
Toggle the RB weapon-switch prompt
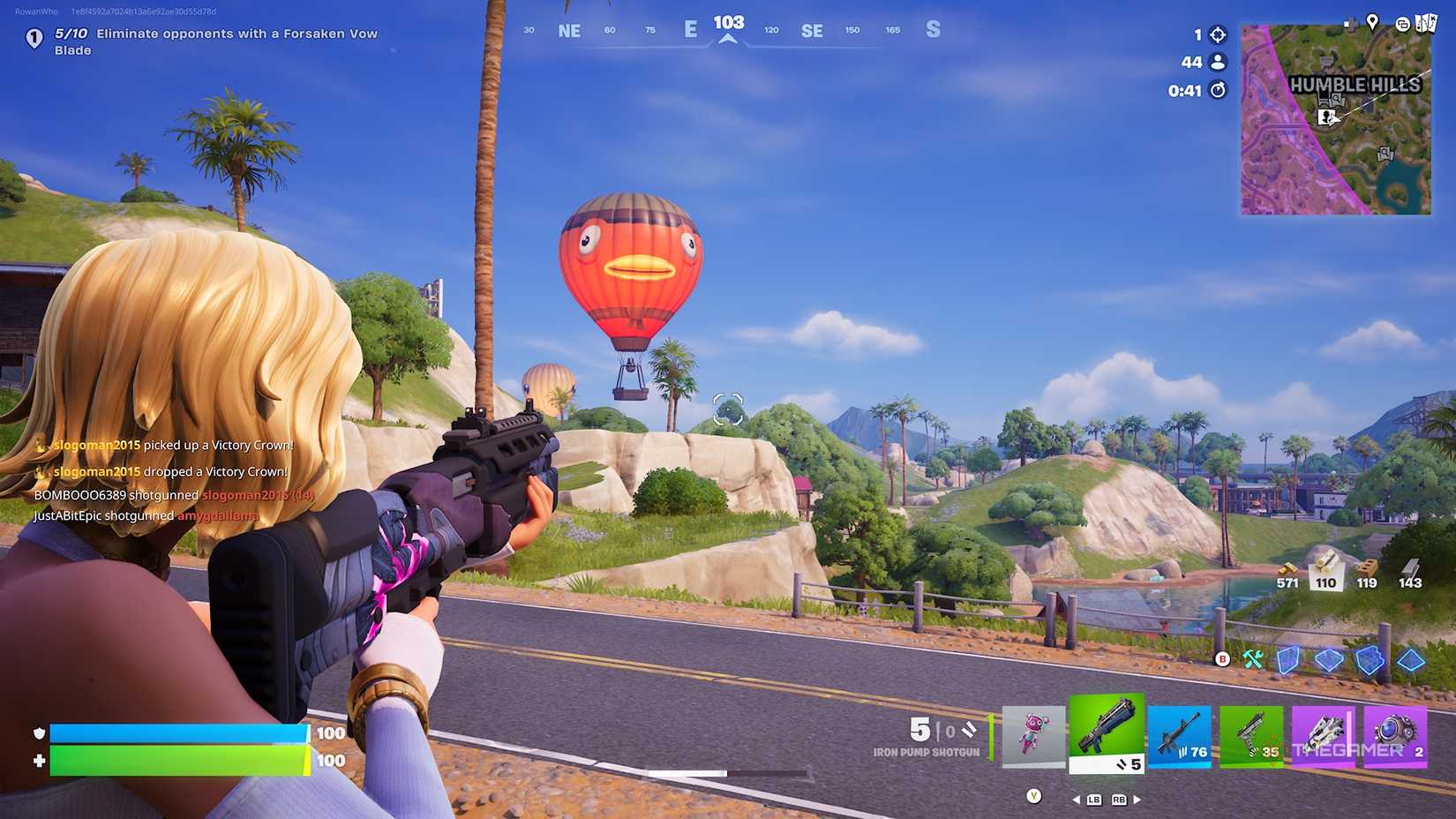1118,799
